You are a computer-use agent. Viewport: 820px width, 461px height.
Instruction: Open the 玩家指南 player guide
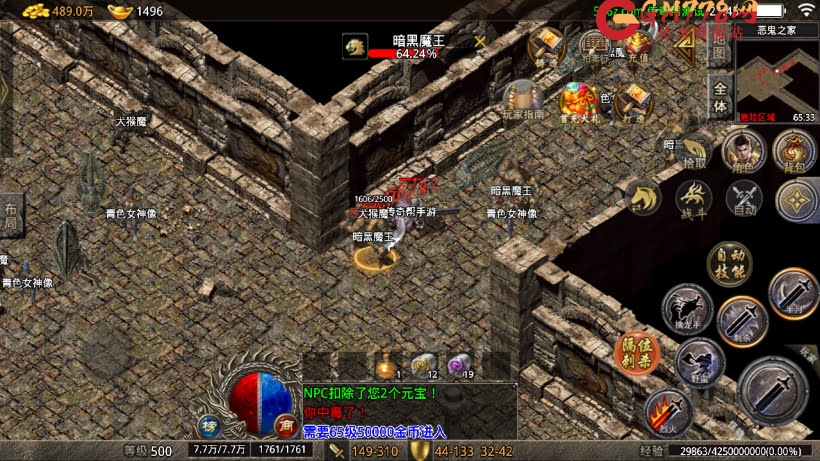pos(524,99)
